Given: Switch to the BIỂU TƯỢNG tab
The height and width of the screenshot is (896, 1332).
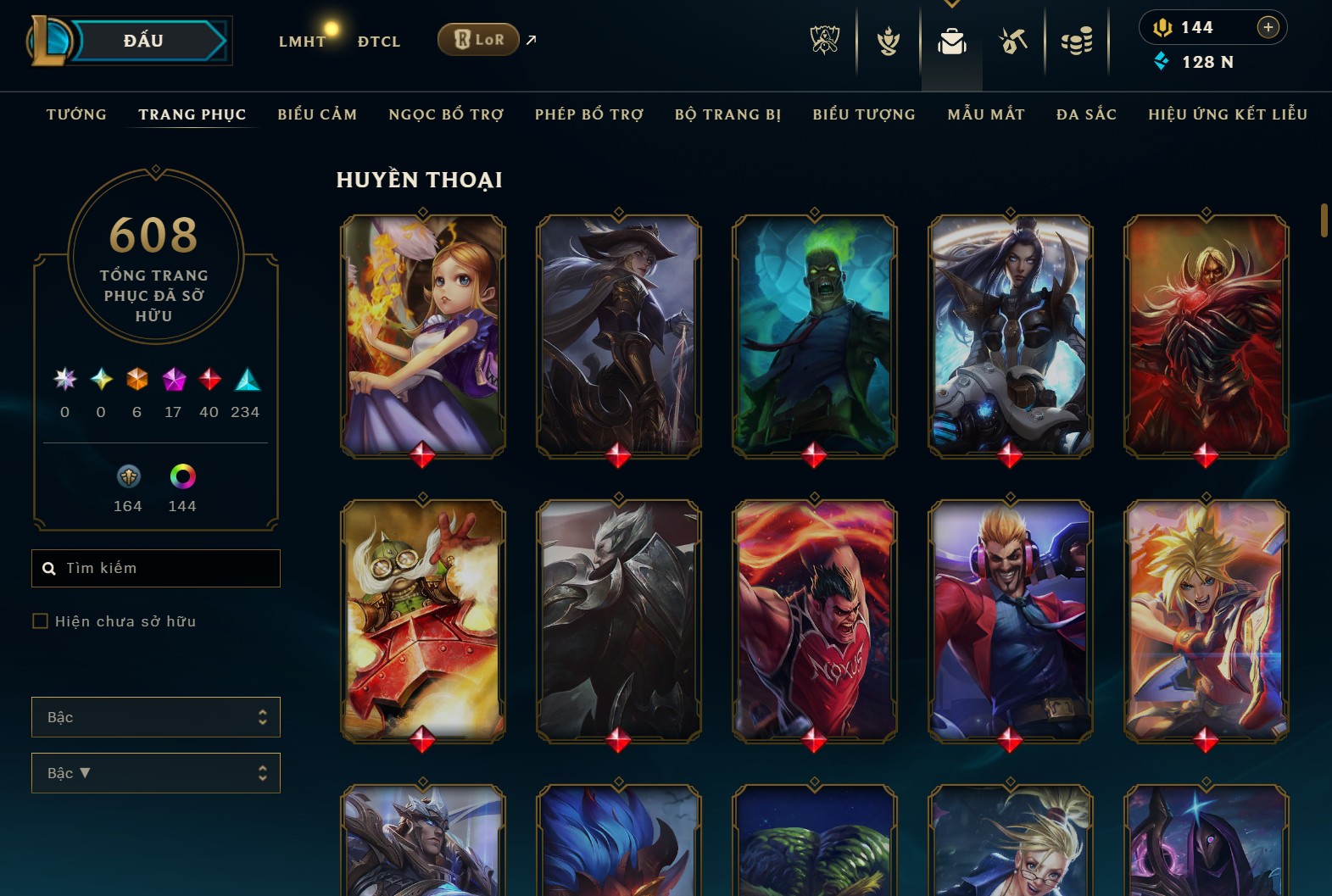Looking at the screenshot, I should 862,114.
